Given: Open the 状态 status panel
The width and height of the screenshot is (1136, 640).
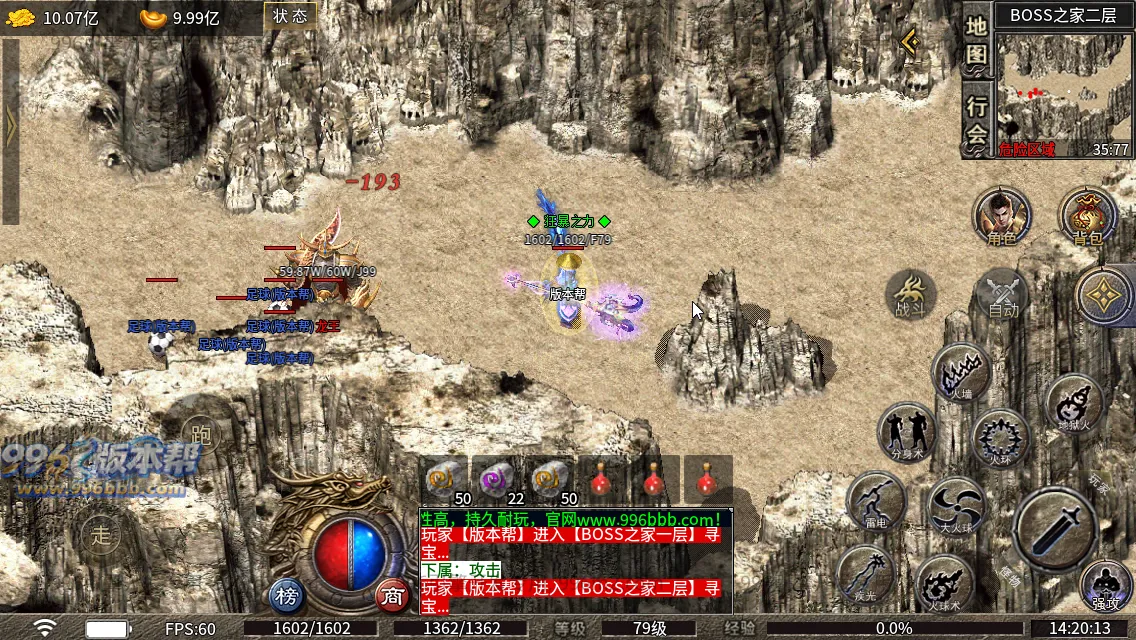Looking at the screenshot, I should pyautogui.click(x=290, y=16).
